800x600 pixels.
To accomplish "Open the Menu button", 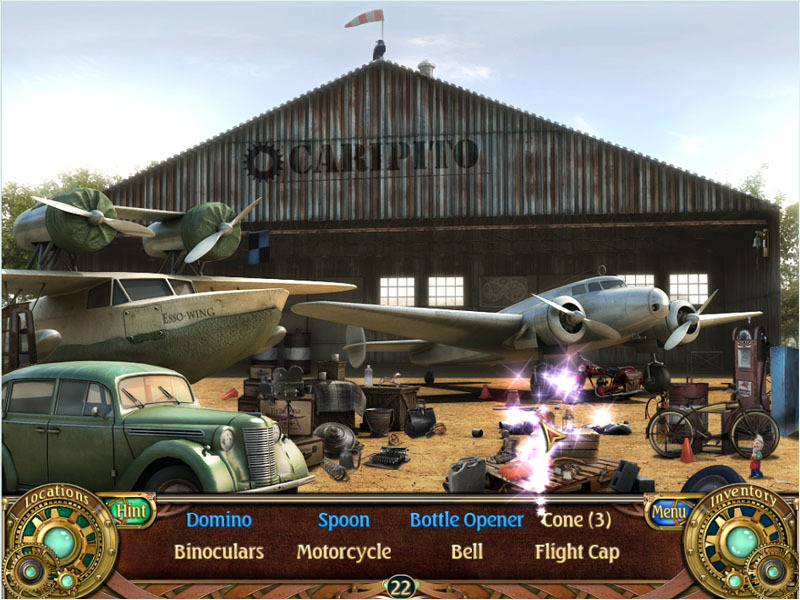I will 662,512.
